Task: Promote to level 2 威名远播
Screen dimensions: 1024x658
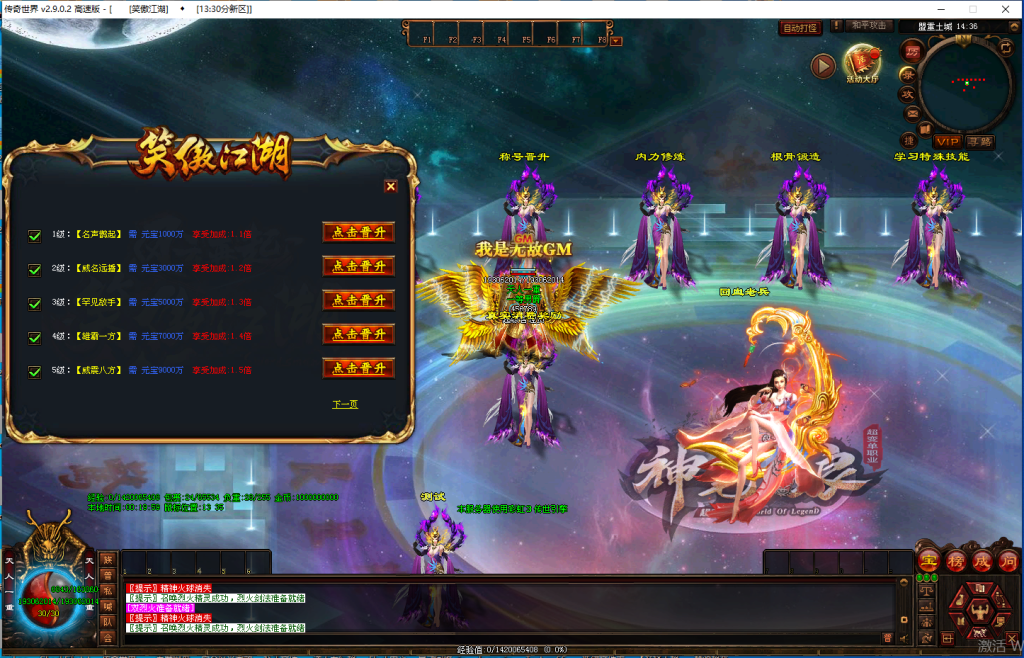Action: click(358, 266)
